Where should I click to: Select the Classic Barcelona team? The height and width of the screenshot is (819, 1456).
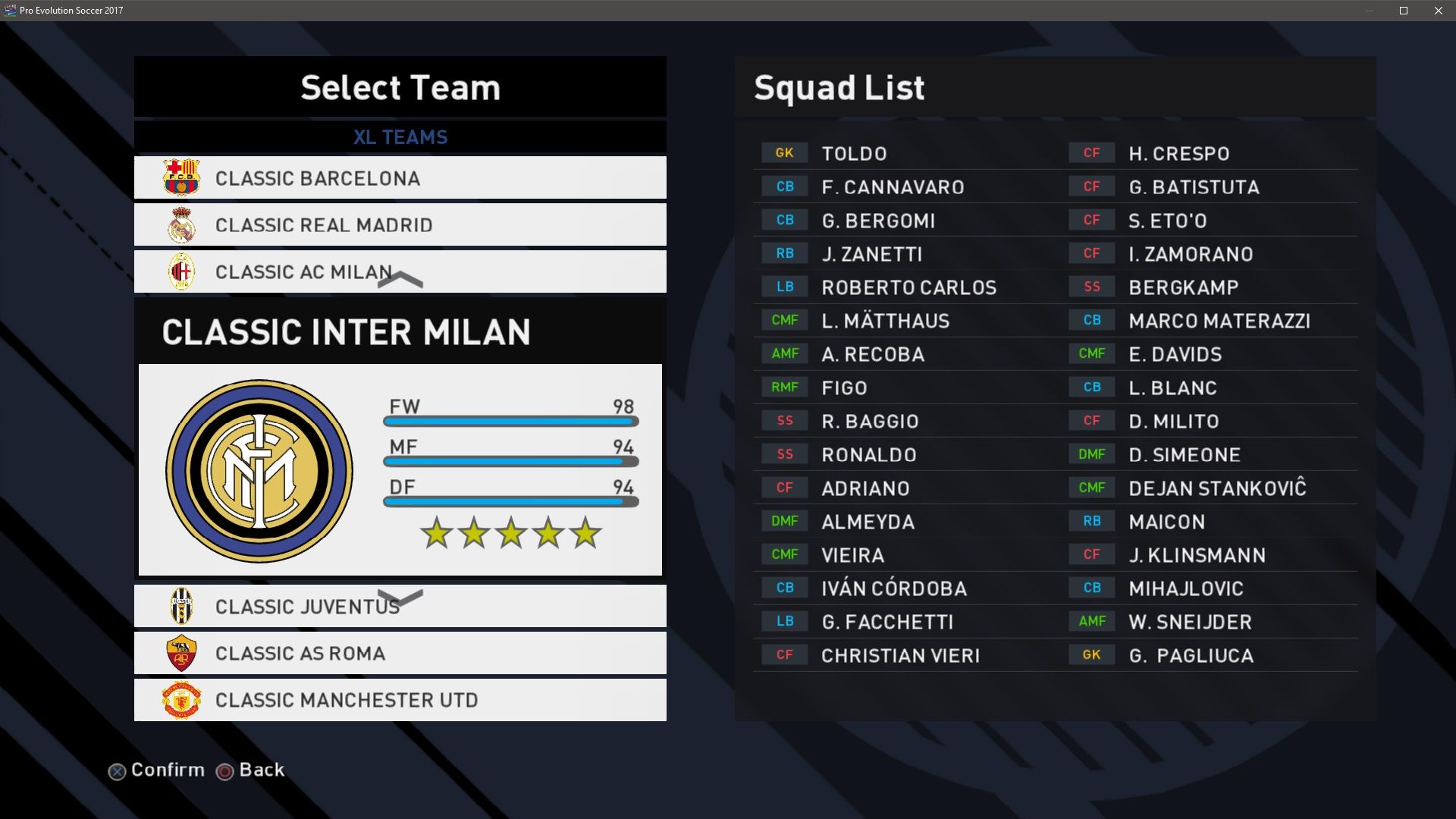[x=400, y=178]
